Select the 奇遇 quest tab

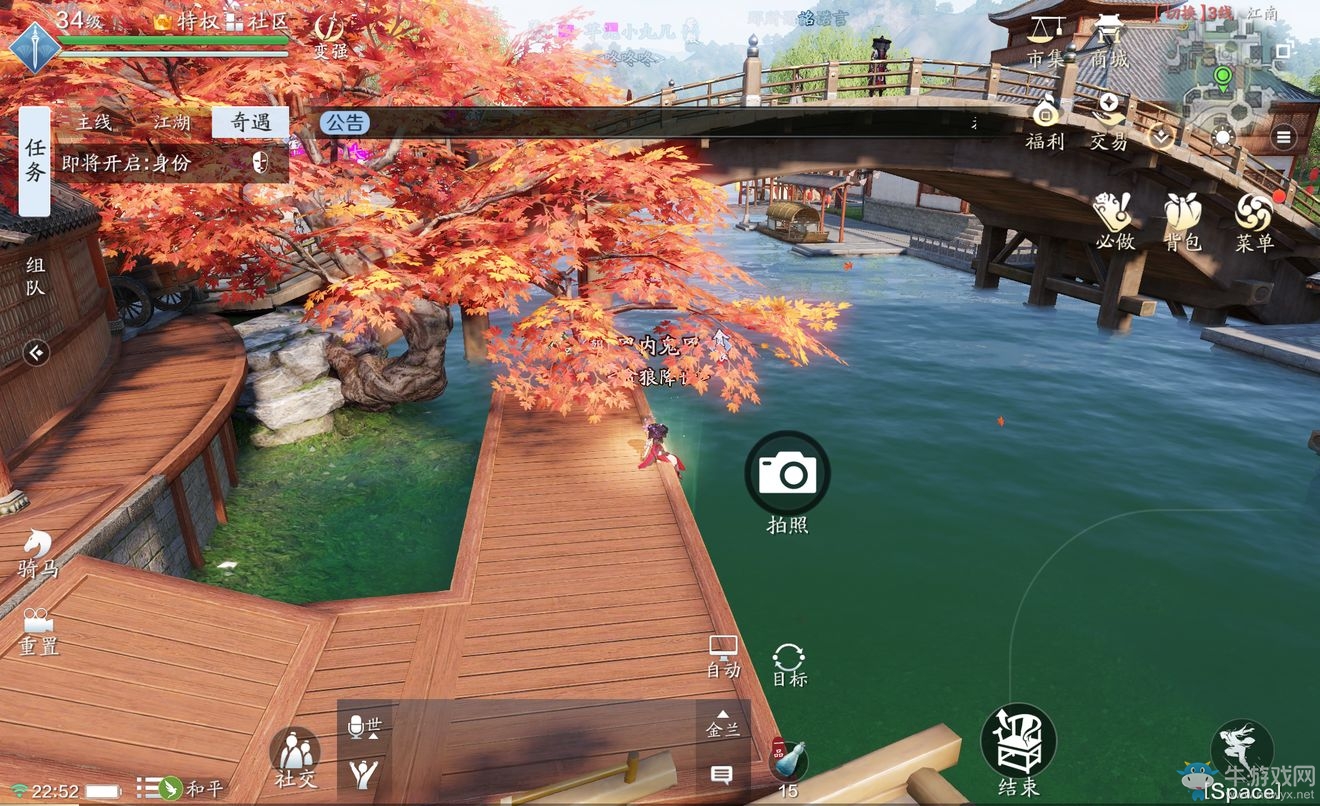click(250, 123)
